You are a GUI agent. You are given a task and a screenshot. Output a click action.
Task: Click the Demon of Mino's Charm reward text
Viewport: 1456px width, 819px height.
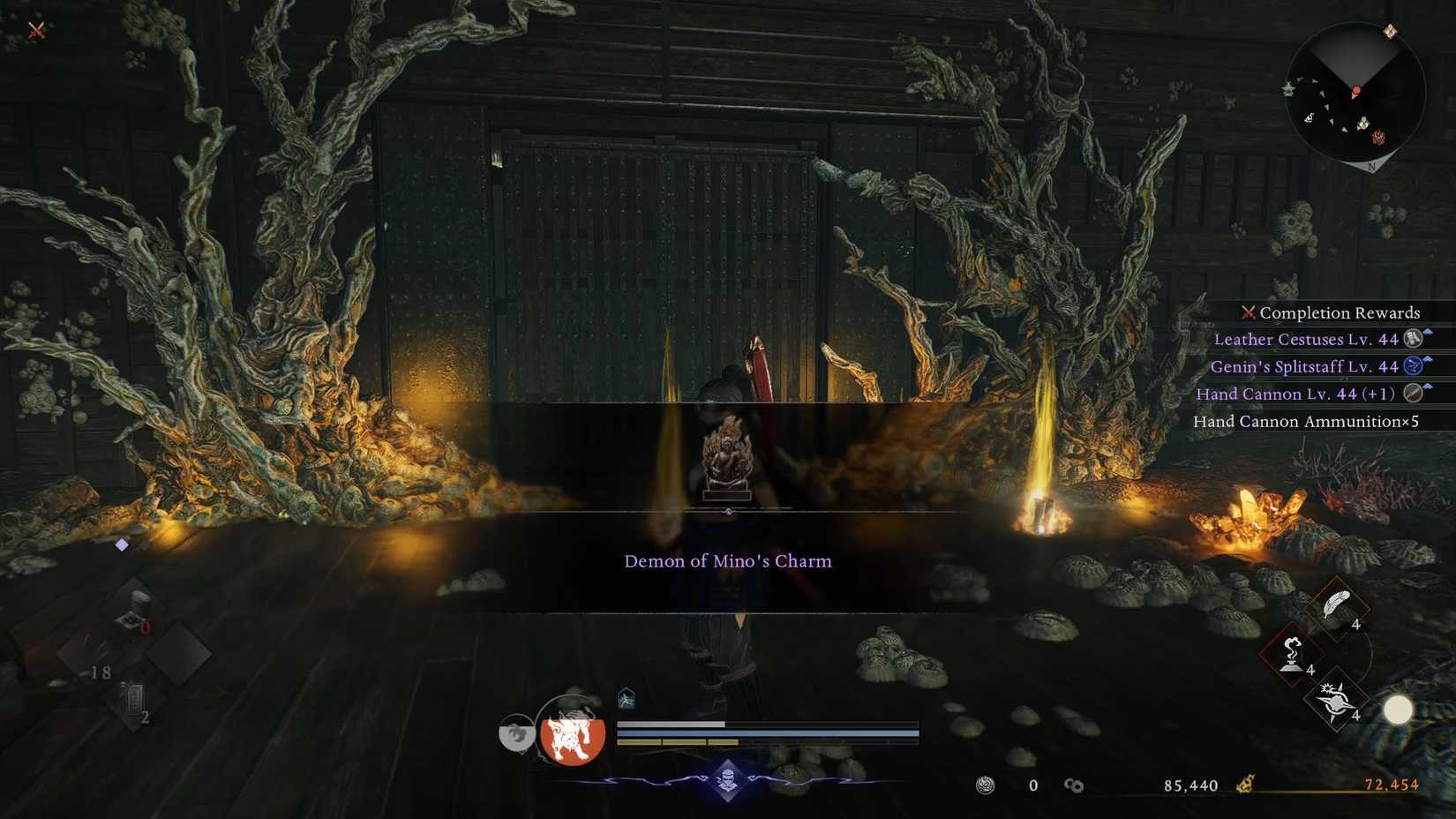click(728, 560)
